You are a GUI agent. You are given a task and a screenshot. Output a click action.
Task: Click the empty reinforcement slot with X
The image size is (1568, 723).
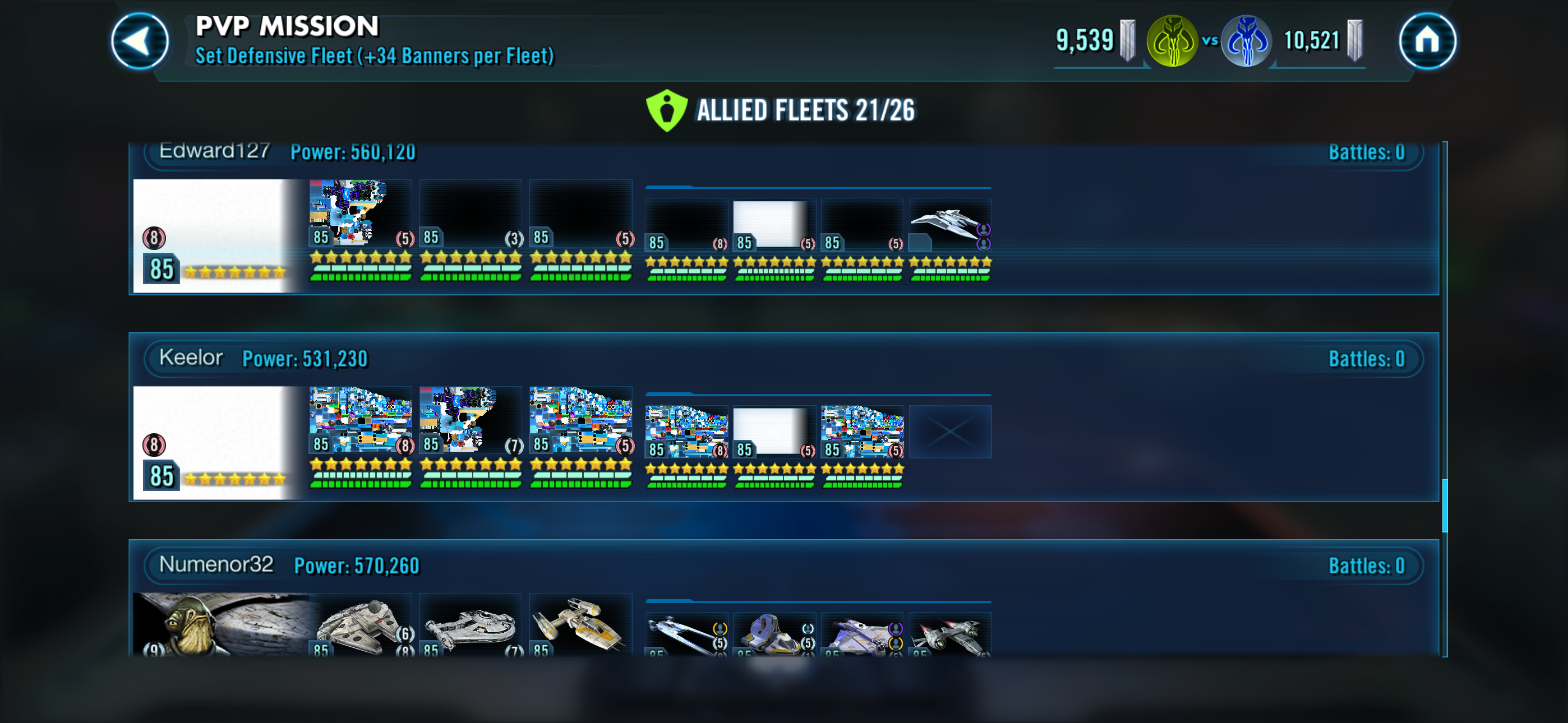tap(949, 432)
